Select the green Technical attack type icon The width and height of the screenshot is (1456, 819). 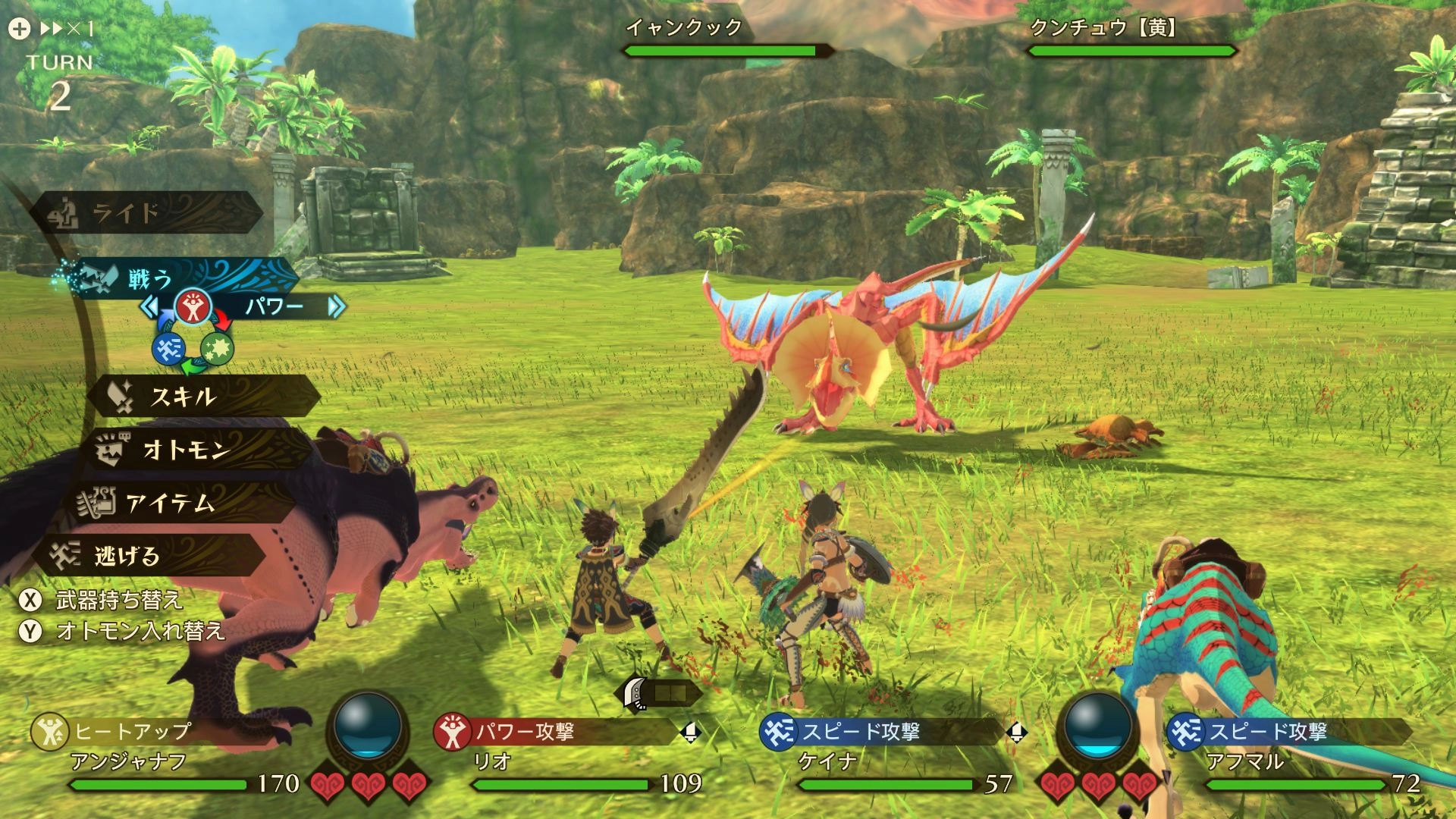218,349
